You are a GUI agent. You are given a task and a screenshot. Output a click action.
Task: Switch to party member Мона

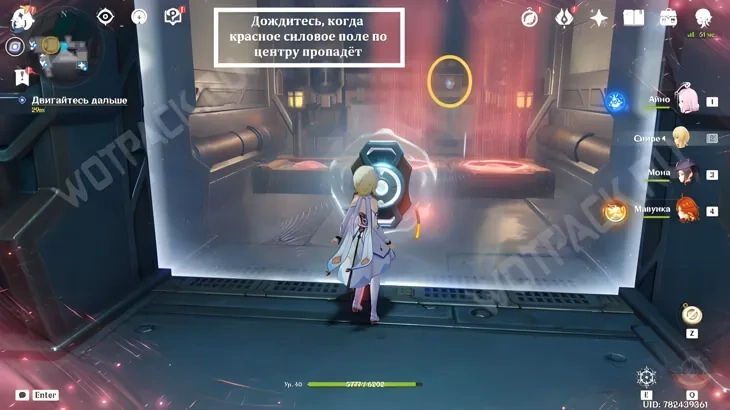click(686, 174)
